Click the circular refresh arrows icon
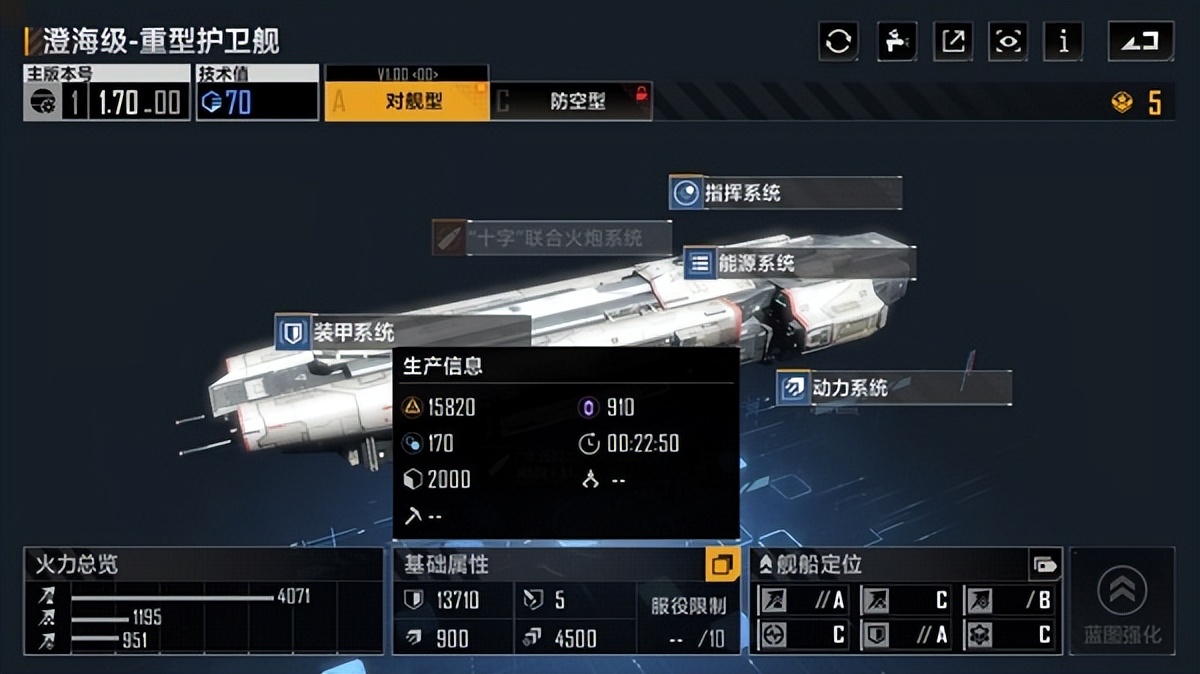This screenshot has height=674, width=1200. [x=838, y=41]
